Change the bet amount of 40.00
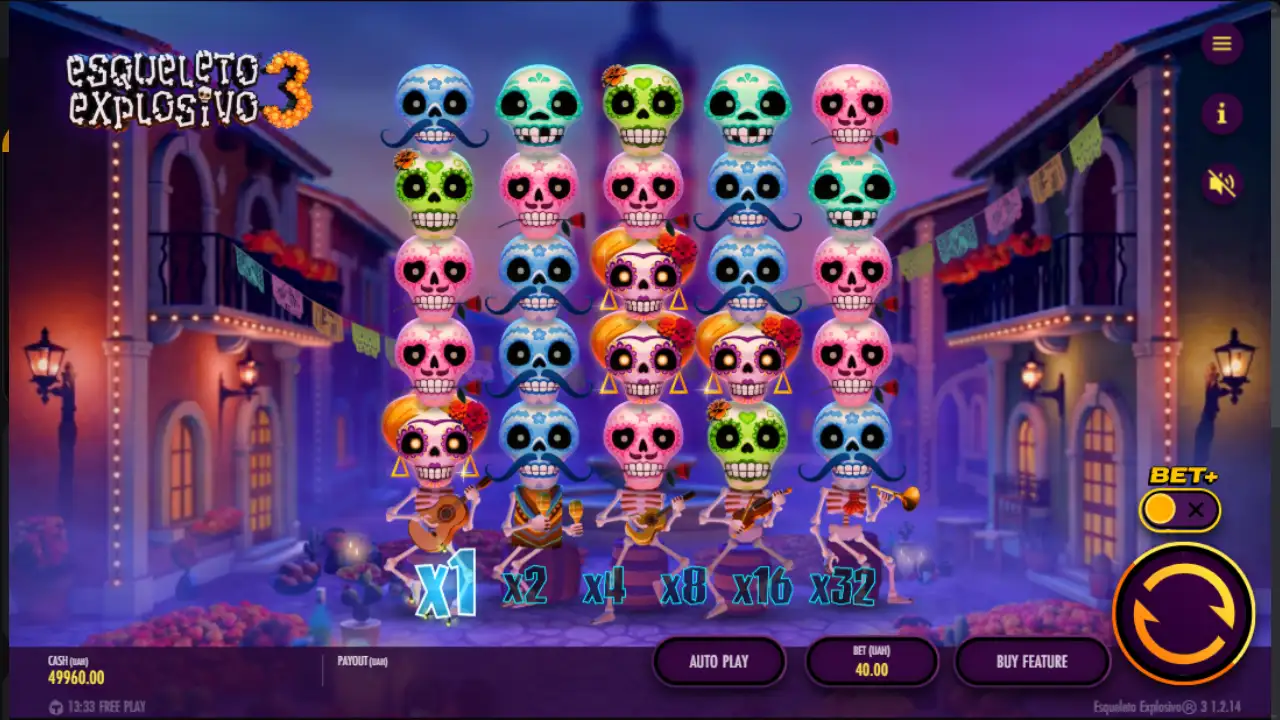1280x720 pixels. pos(871,661)
